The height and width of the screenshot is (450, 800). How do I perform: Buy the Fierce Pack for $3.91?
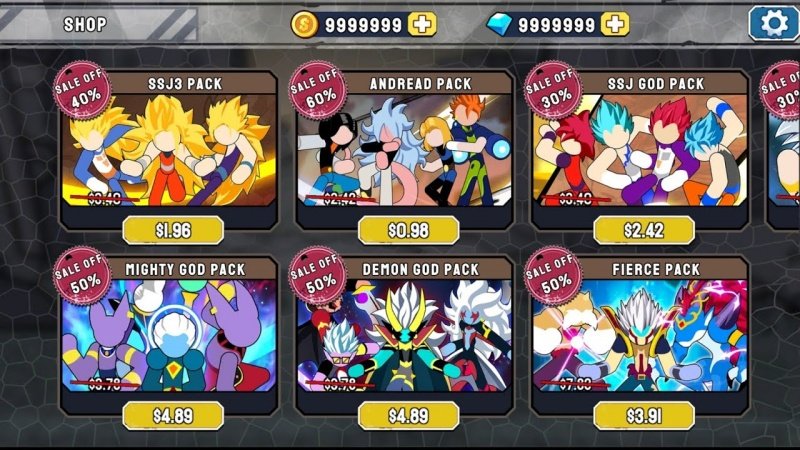click(643, 415)
